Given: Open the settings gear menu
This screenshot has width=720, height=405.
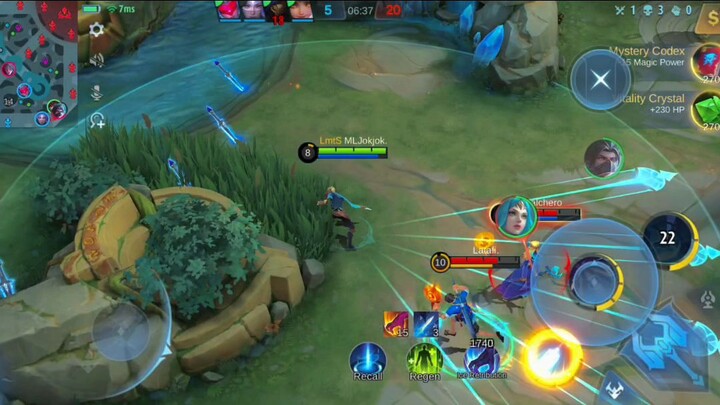Looking at the screenshot, I should click(97, 30).
